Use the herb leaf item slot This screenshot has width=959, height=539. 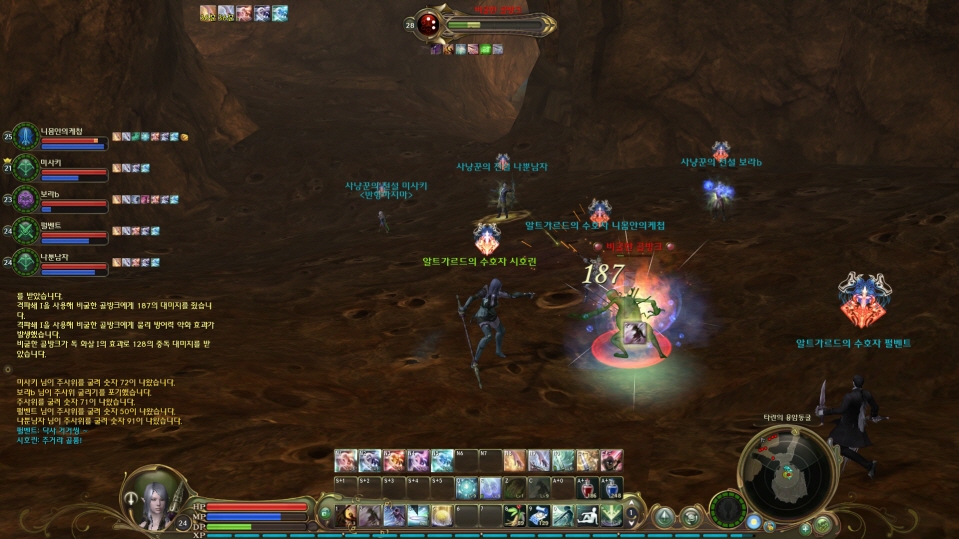pyautogui.click(x=516, y=515)
